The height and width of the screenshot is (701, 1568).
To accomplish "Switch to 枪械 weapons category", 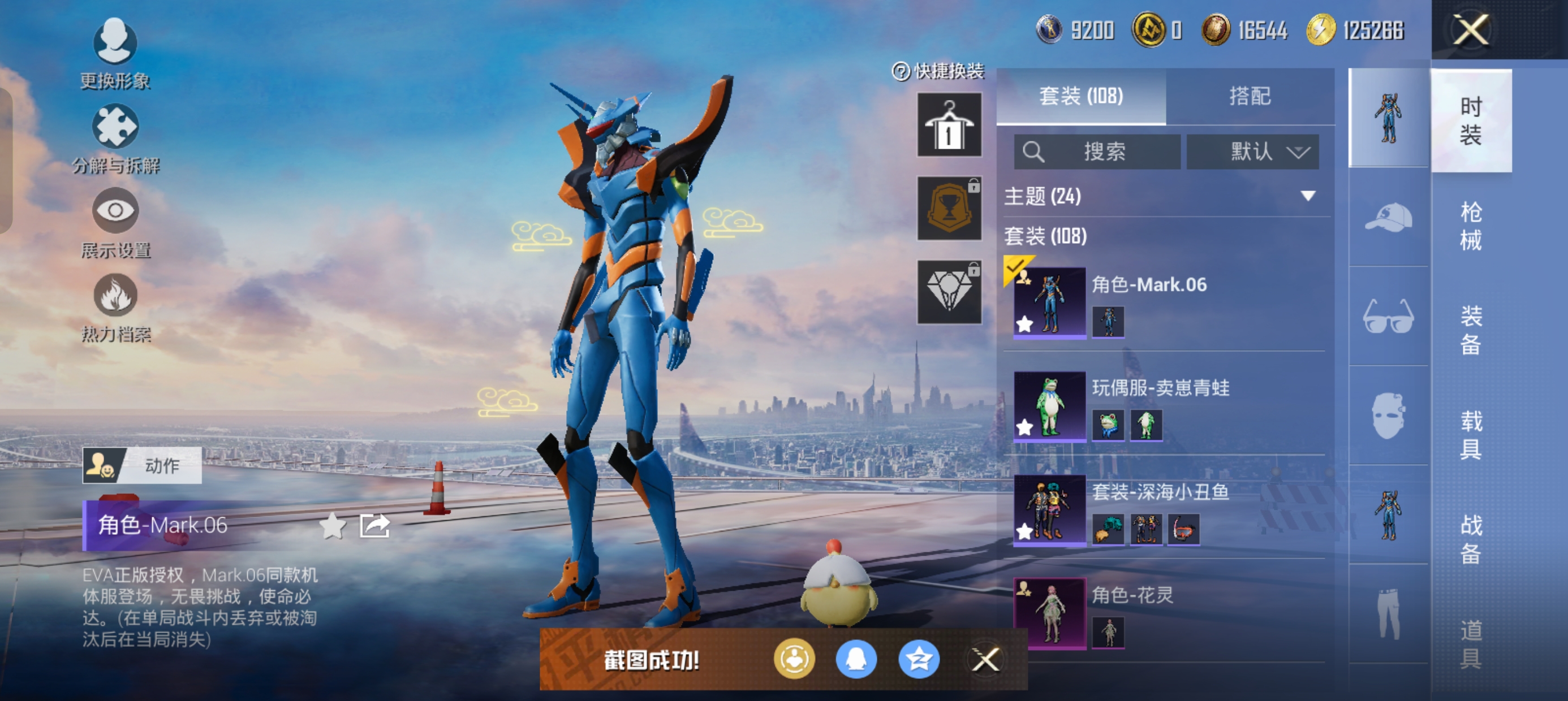I will (x=1471, y=226).
